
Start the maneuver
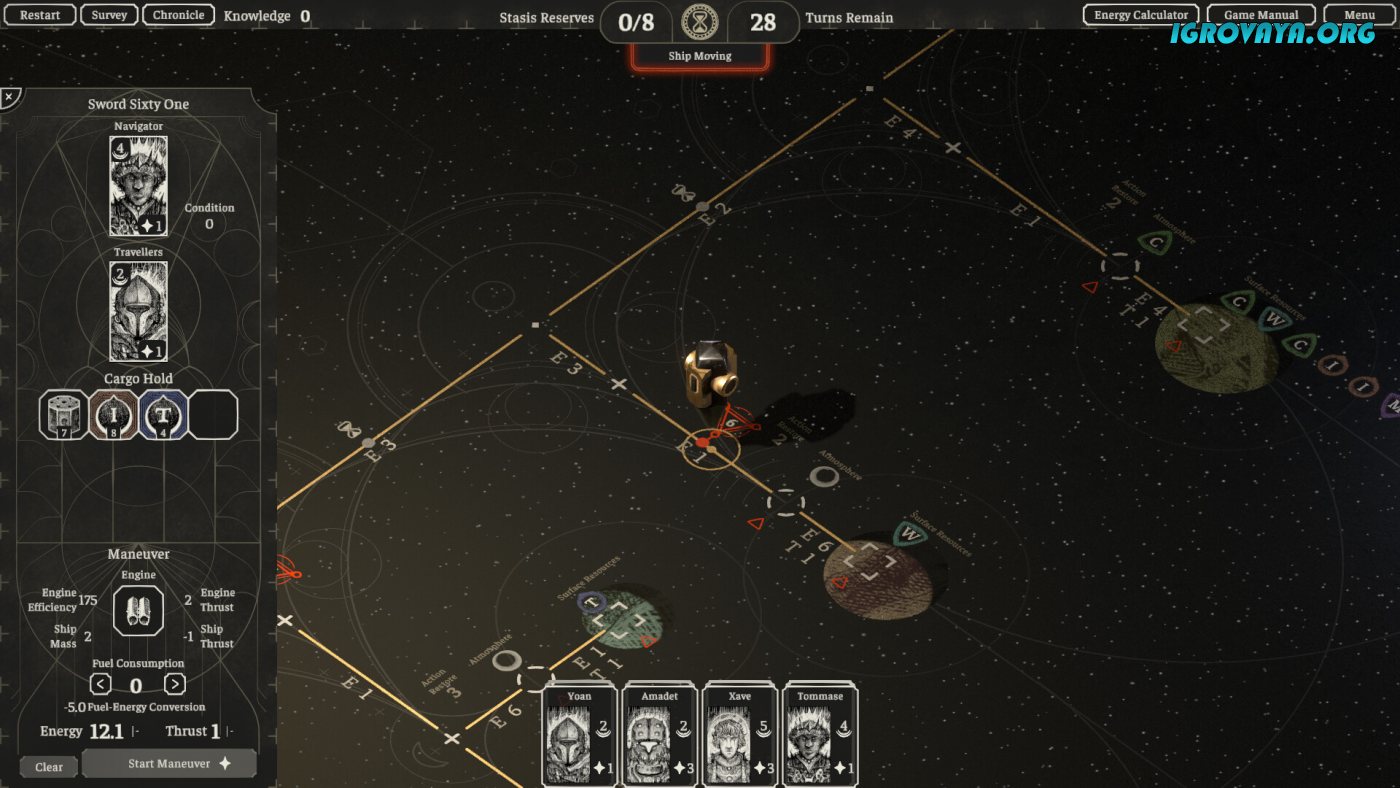pos(169,764)
